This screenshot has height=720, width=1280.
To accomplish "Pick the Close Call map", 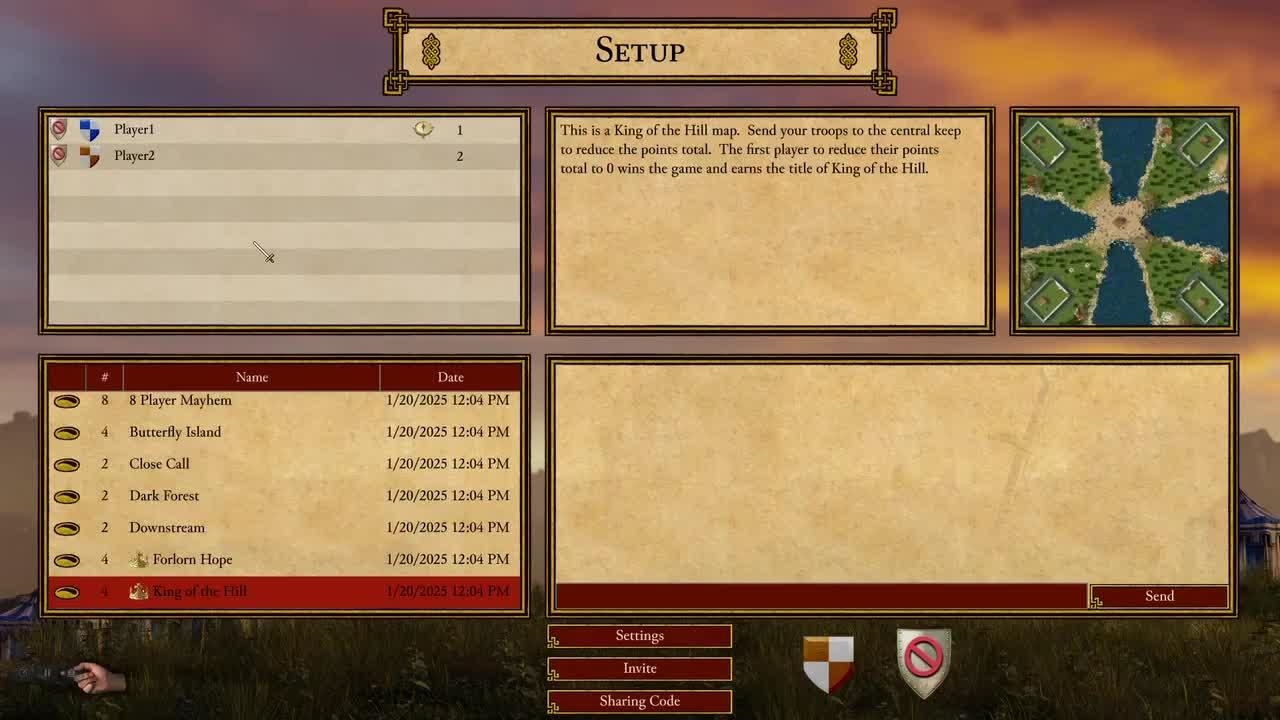I will 159,464.
